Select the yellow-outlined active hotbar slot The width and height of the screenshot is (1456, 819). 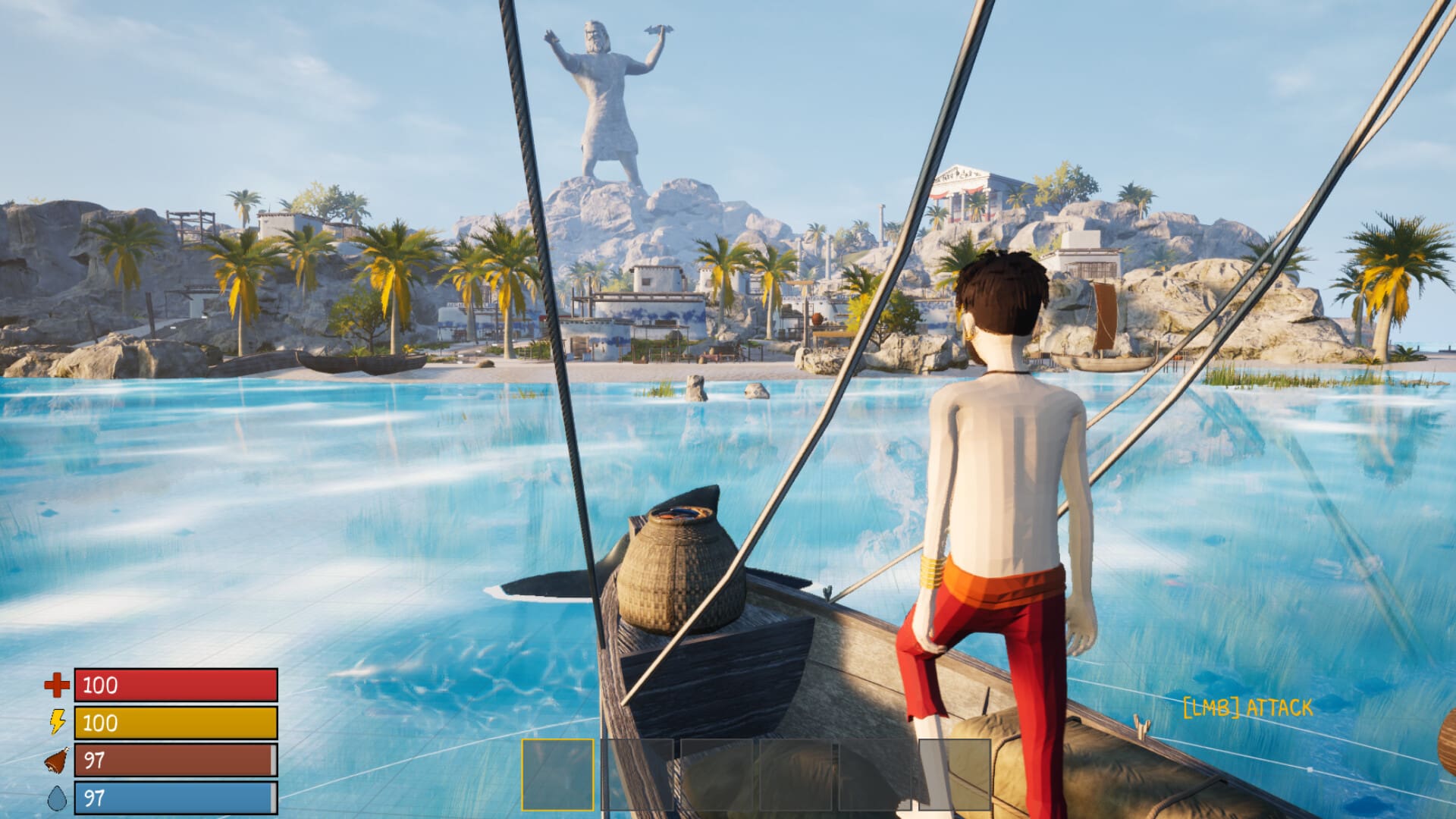558,775
